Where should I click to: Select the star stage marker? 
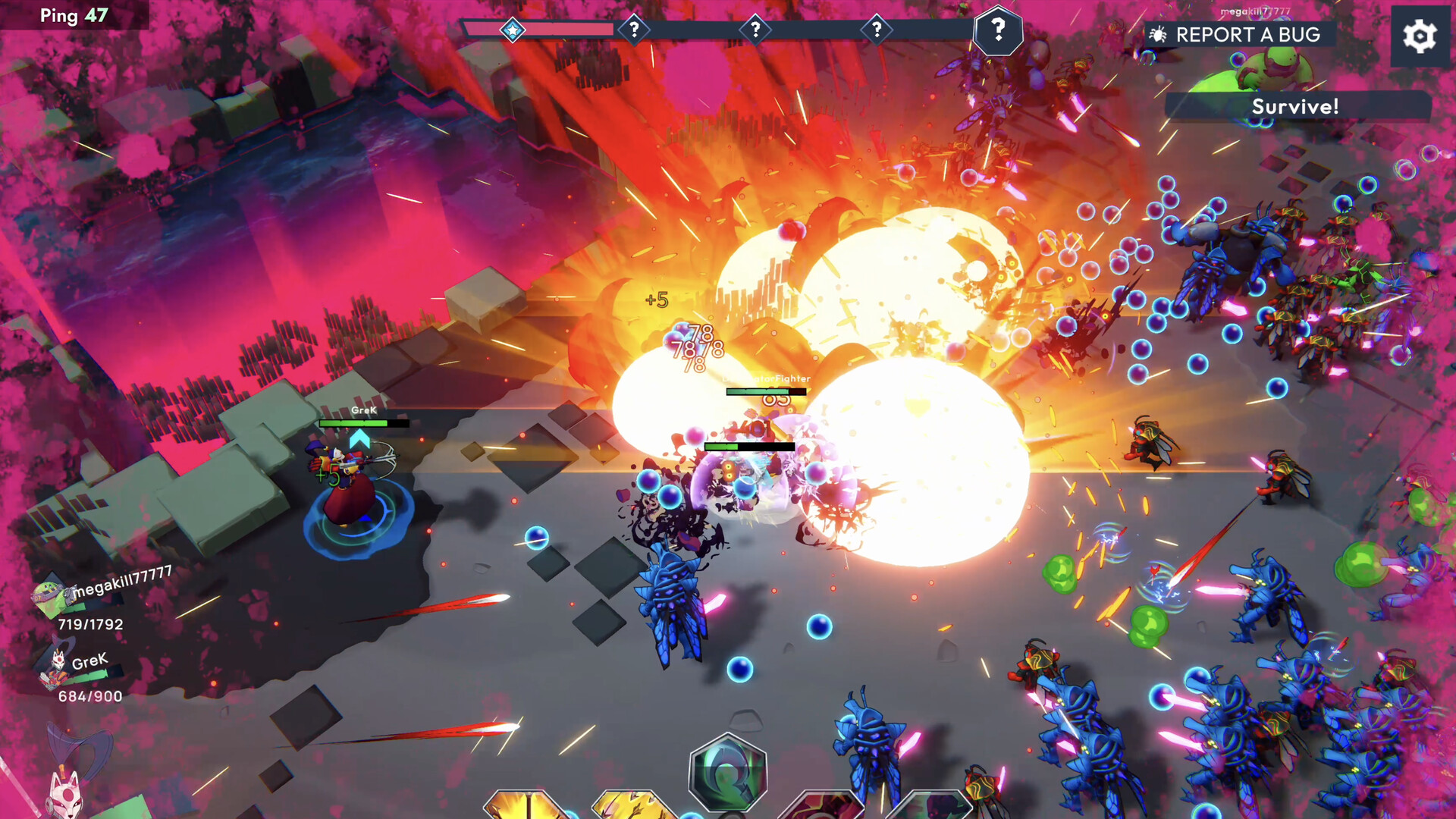[x=513, y=30]
